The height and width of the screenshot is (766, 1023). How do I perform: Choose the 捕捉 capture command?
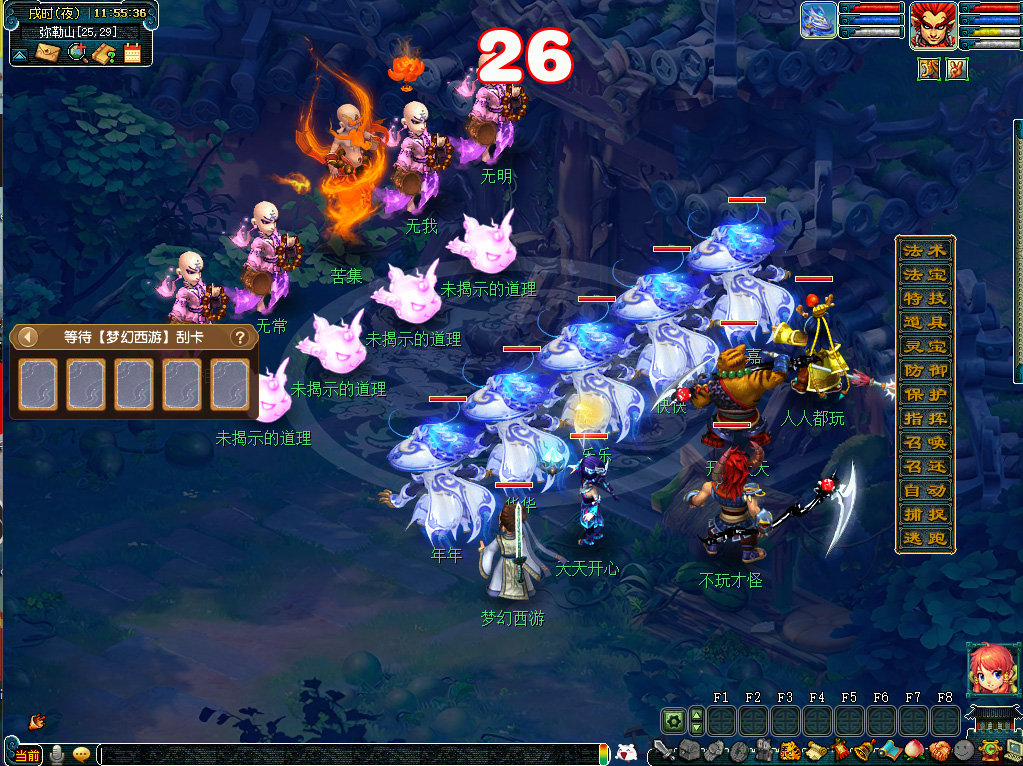coord(924,514)
